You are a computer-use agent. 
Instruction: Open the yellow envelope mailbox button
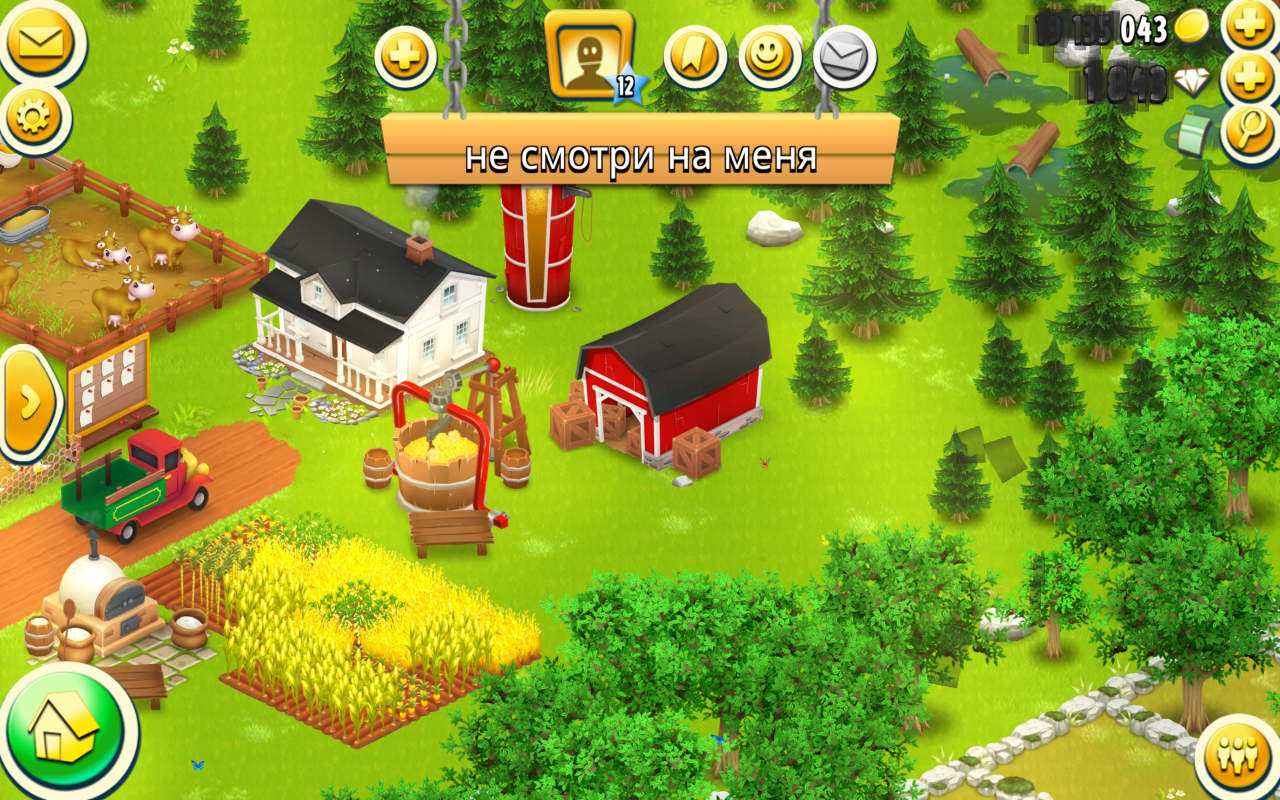[40, 42]
